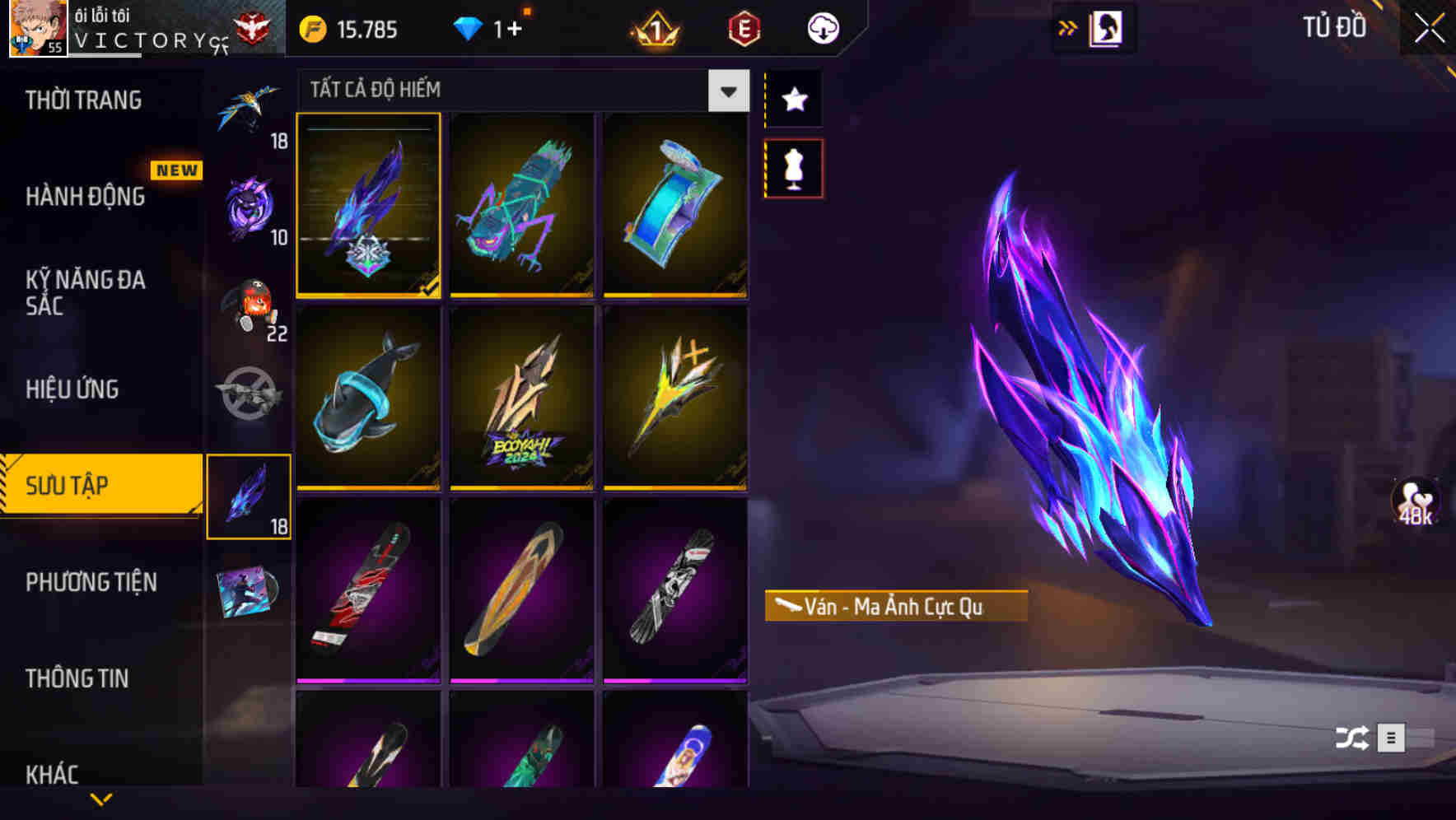Open the TẤT CẢ ĐỘ HIẾM rarity dropdown
This screenshot has width=1456, height=820.
[727, 91]
